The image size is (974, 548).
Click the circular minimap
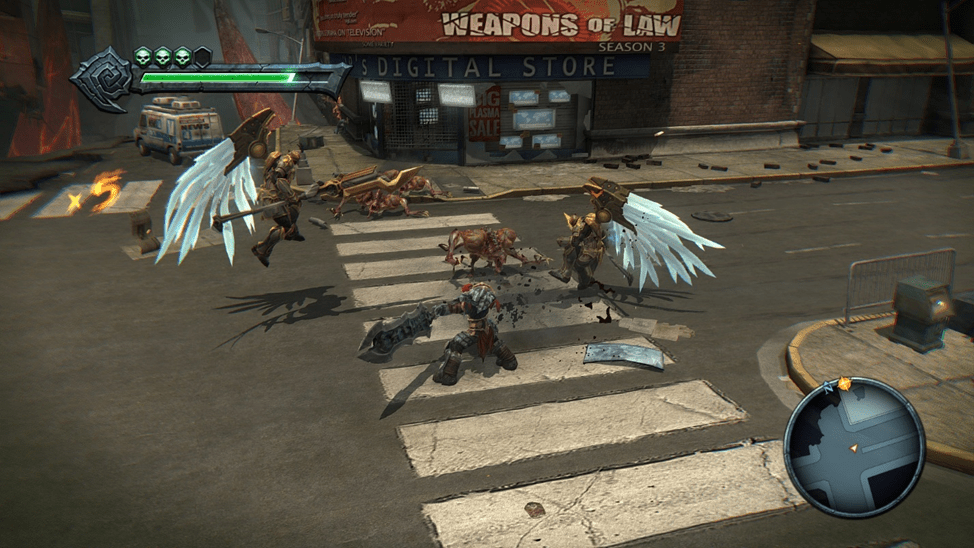(853, 446)
